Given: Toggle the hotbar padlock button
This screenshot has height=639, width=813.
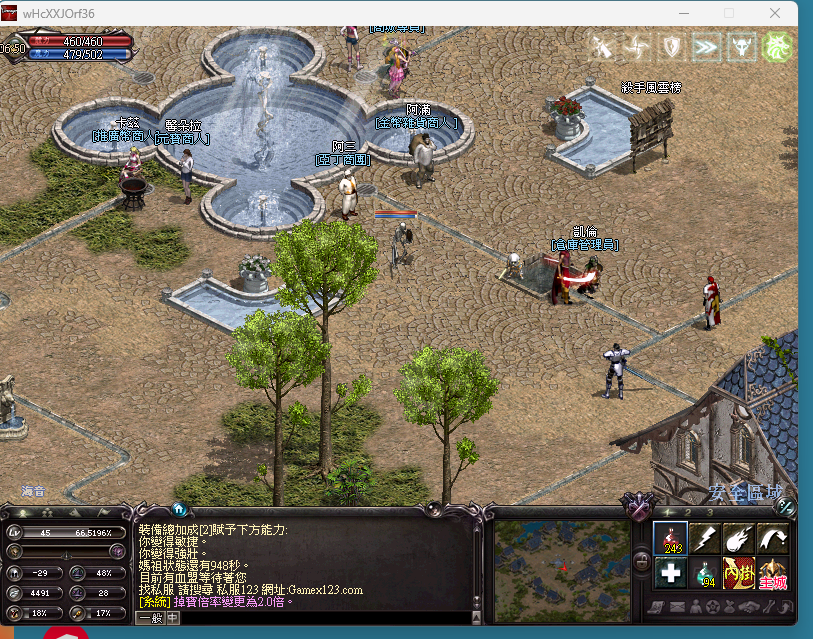Looking at the screenshot, I should [641, 559].
